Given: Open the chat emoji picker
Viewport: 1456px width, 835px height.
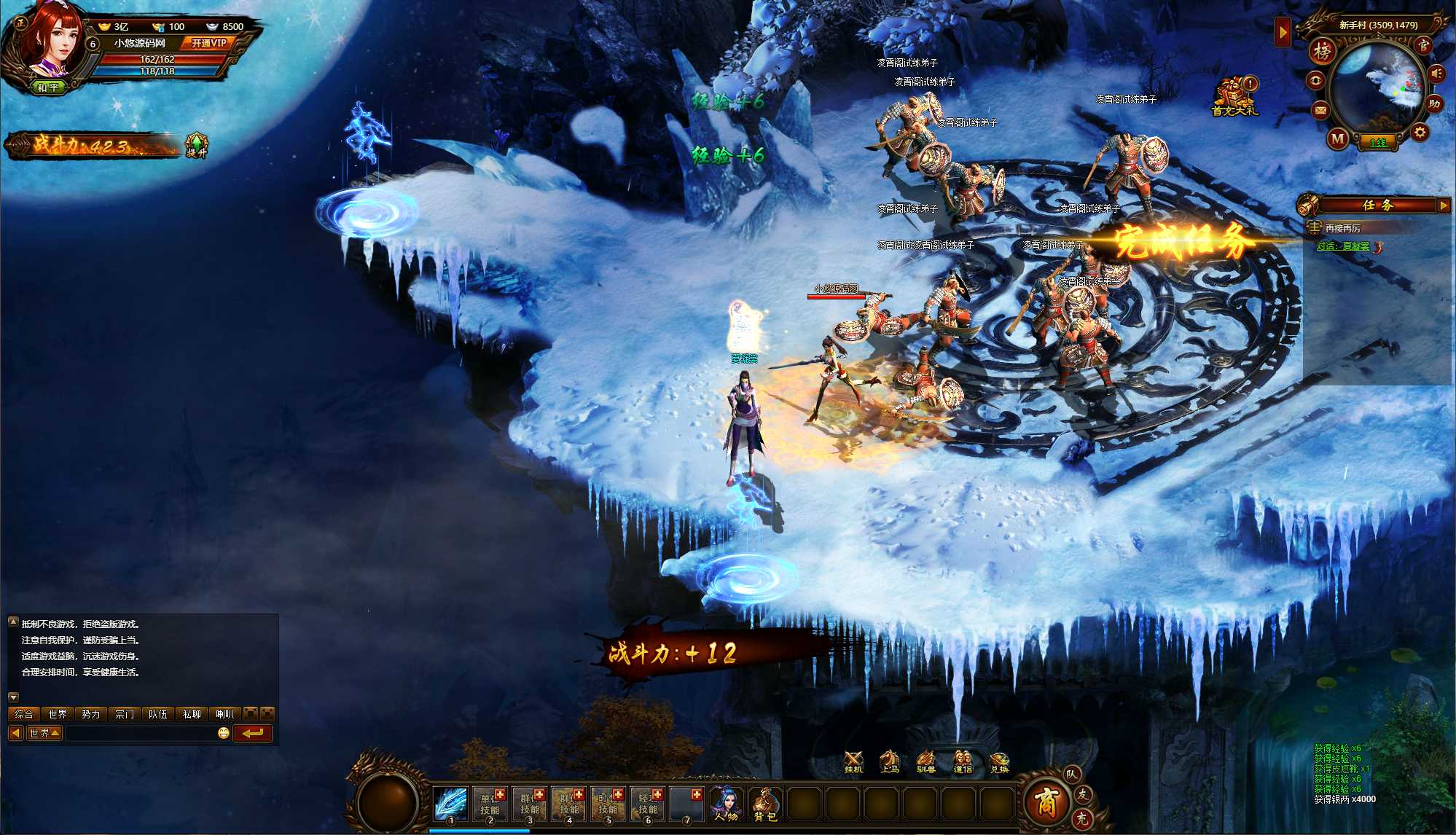Looking at the screenshot, I should tap(224, 733).
